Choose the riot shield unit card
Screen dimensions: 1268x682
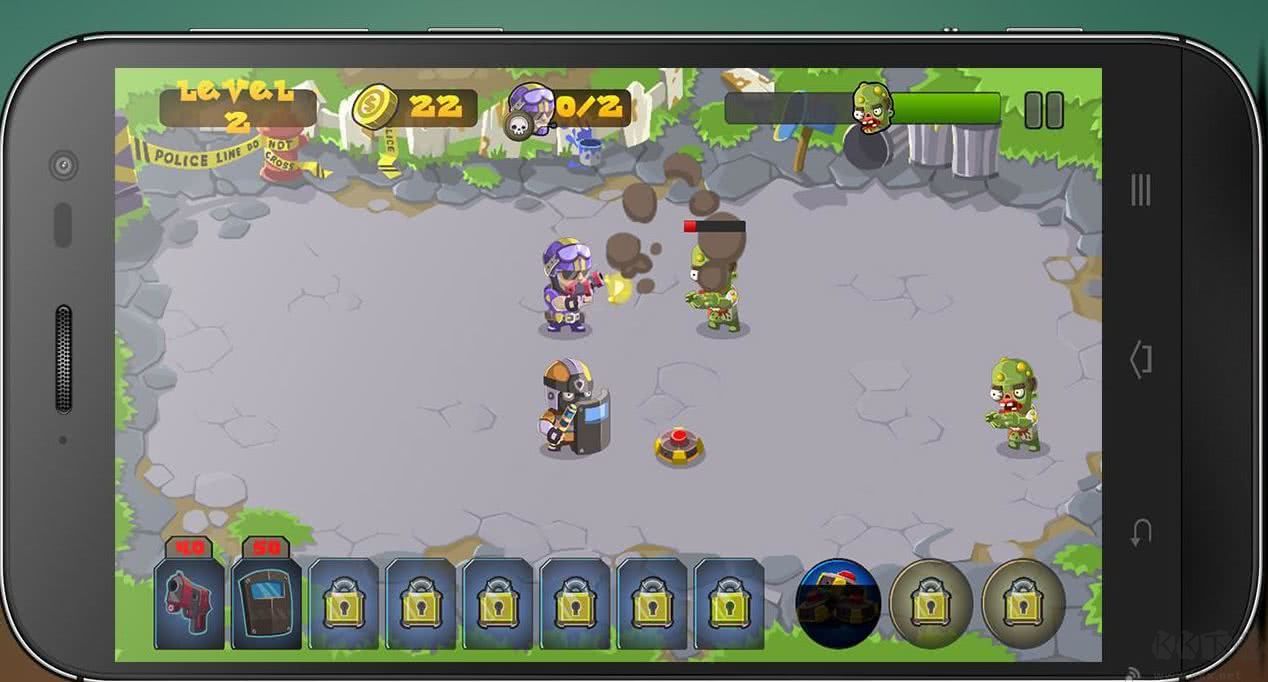(x=266, y=602)
